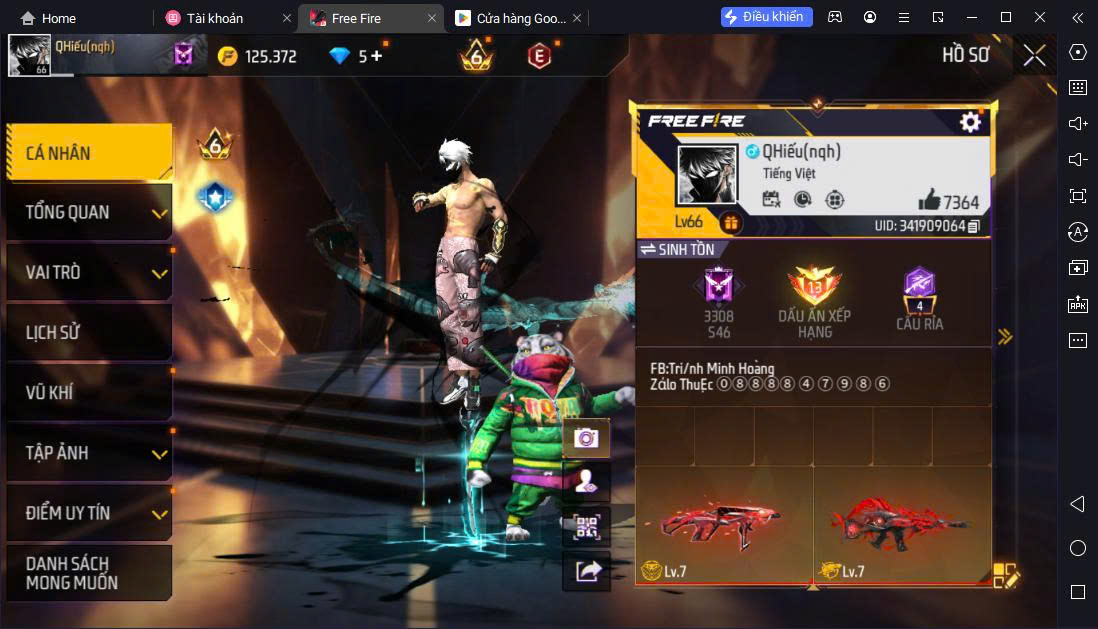
Task: Click the camera screenshot button
Action: pos(586,438)
